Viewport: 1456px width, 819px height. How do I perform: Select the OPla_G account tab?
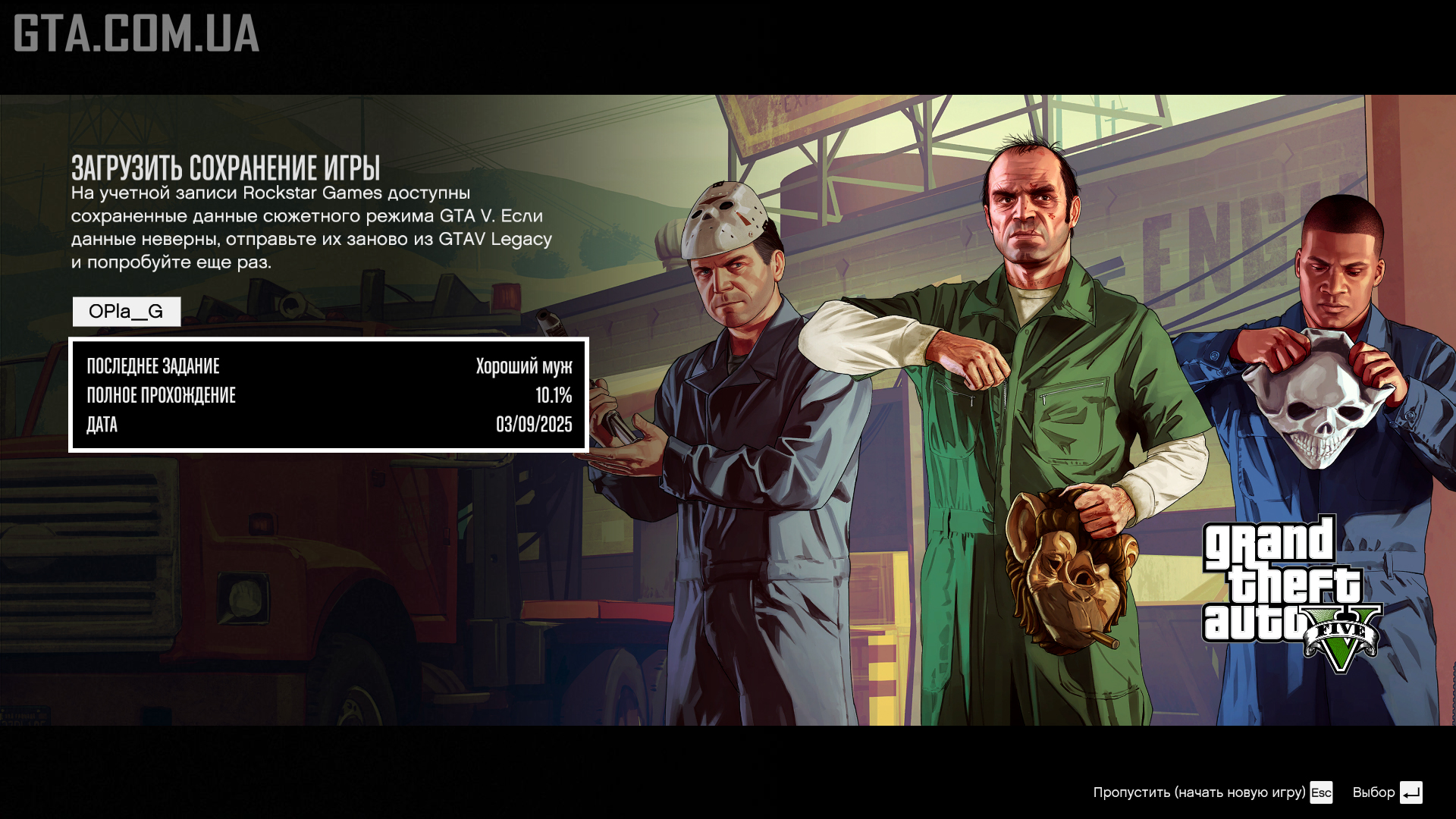click(127, 312)
